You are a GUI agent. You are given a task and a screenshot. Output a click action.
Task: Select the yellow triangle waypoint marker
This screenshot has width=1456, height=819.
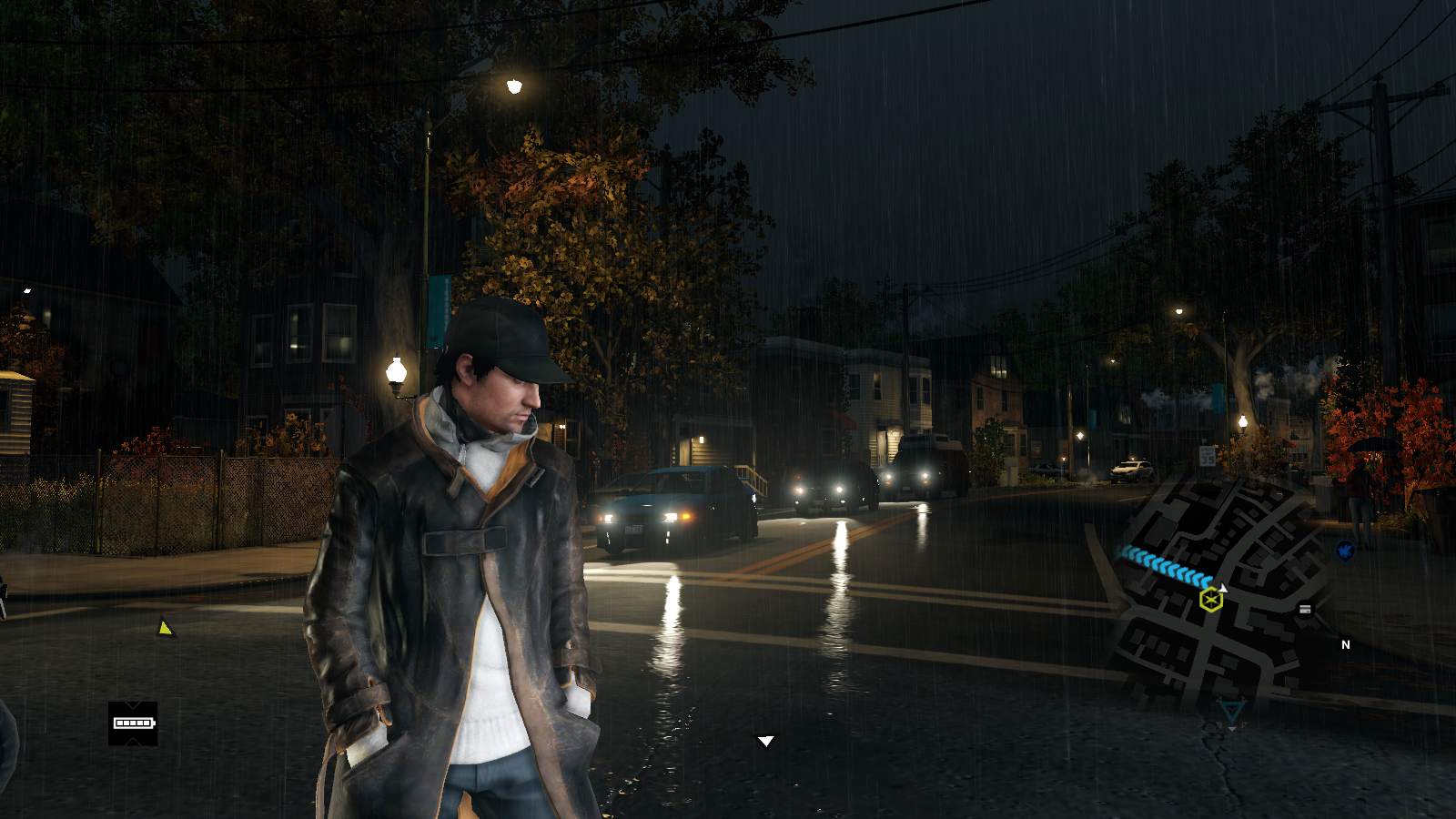[x=165, y=628]
